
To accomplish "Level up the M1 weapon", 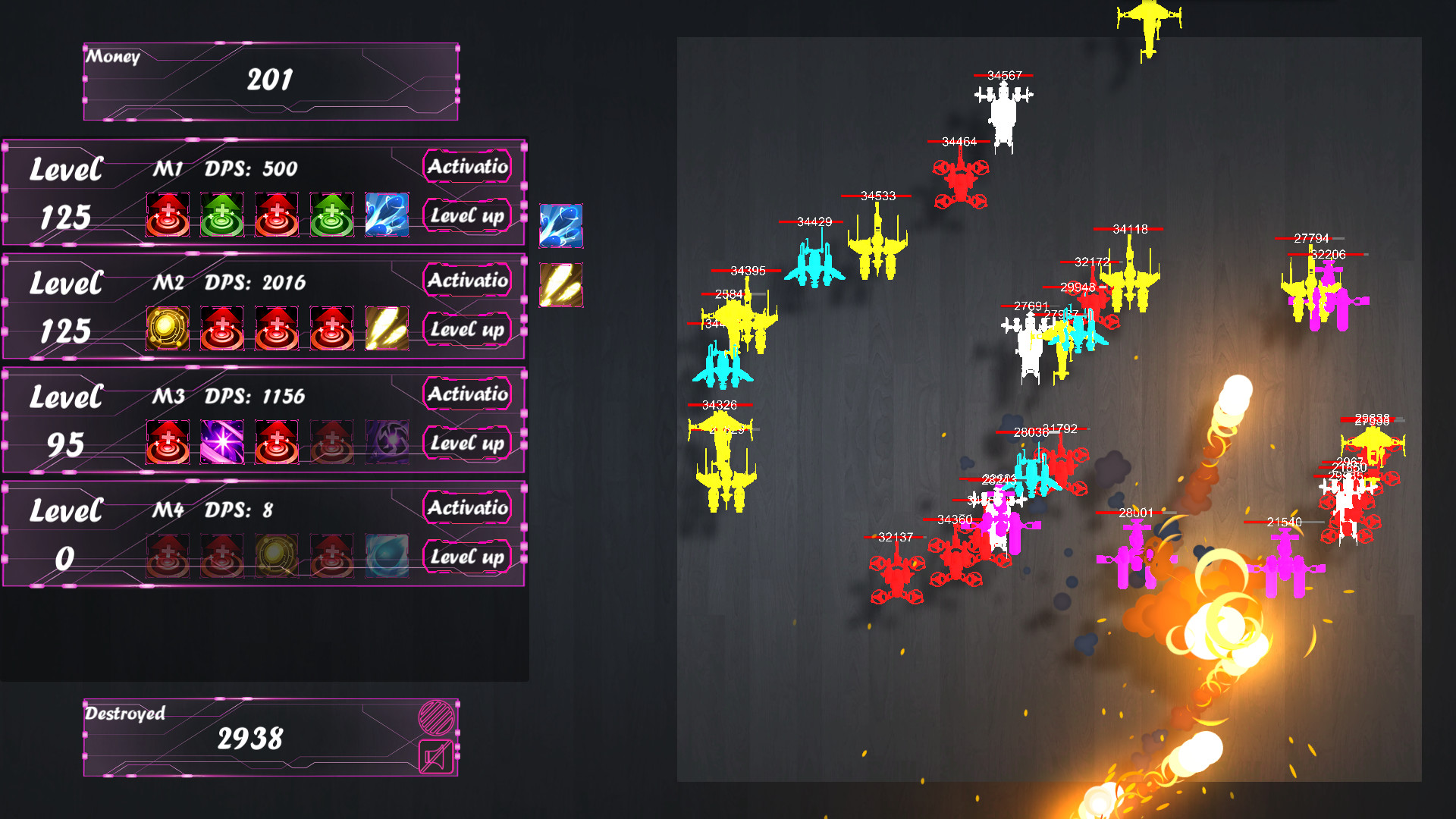I will pyautogui.click(x=467, y=216).
